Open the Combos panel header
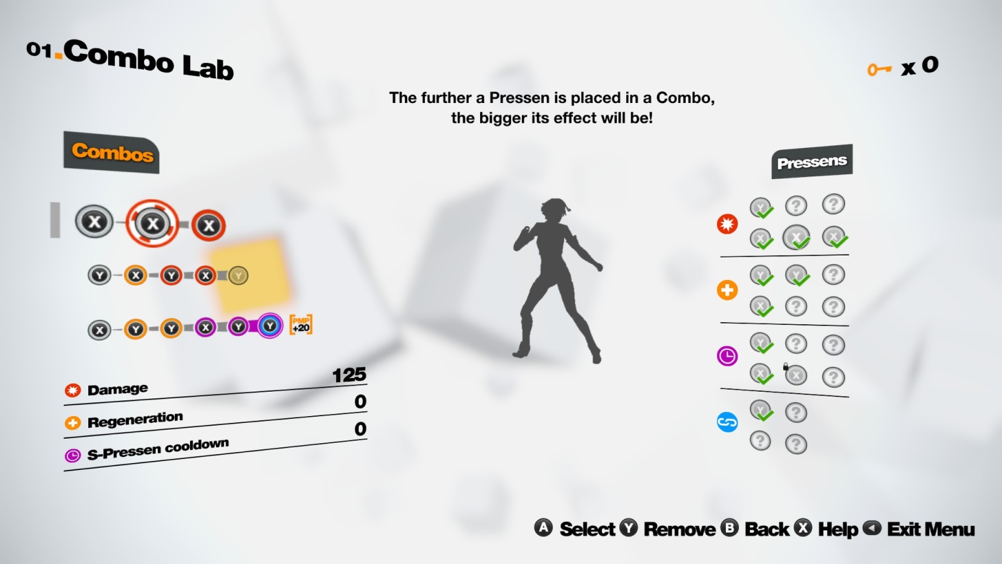The image size is (1002, 564). 112,153
